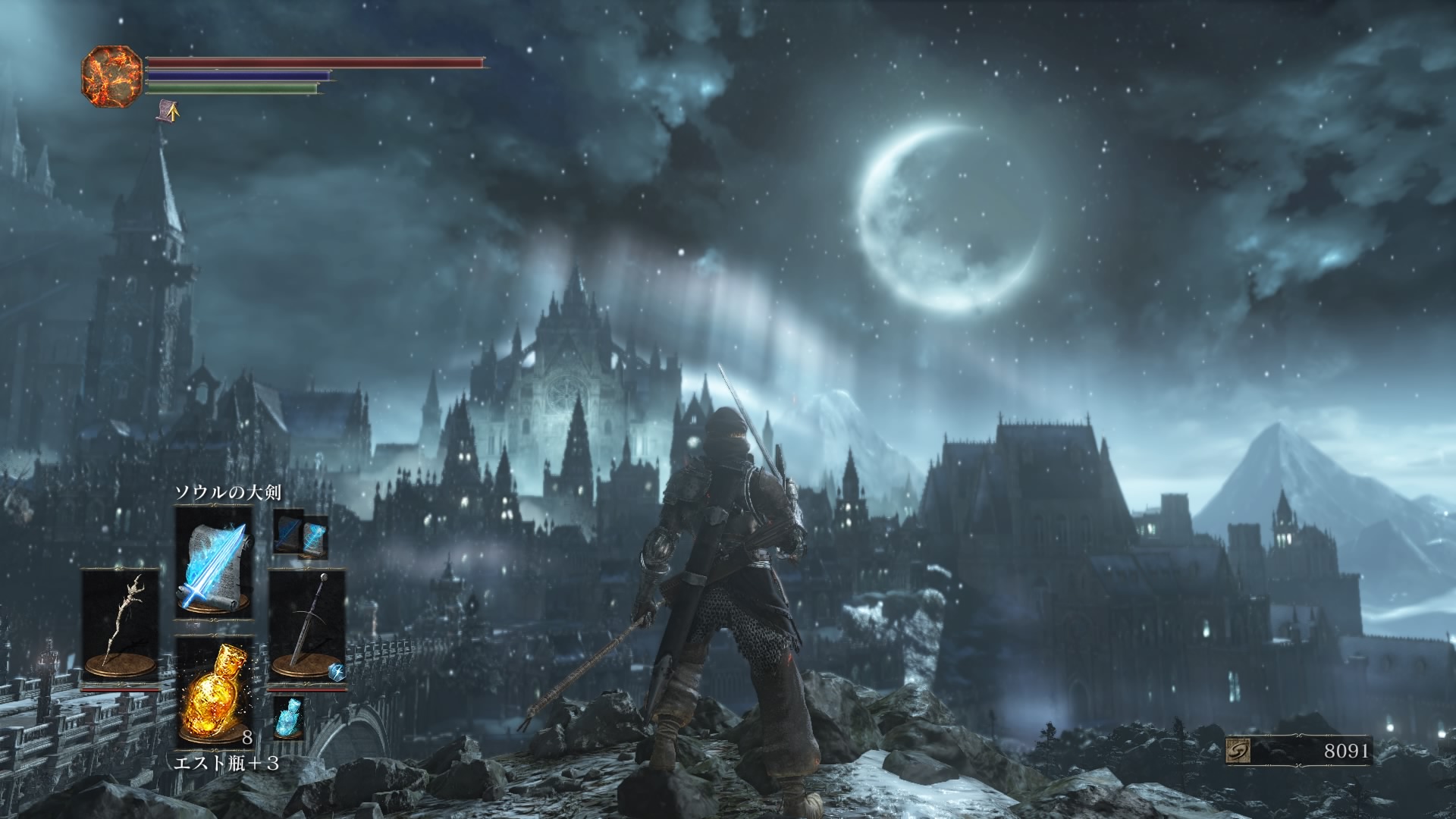Image resolution: width=1456 pixels, height=819 pixels.
Task: Click the small Ashen Estus Flask icon
Action: click(x=288, y=718)
